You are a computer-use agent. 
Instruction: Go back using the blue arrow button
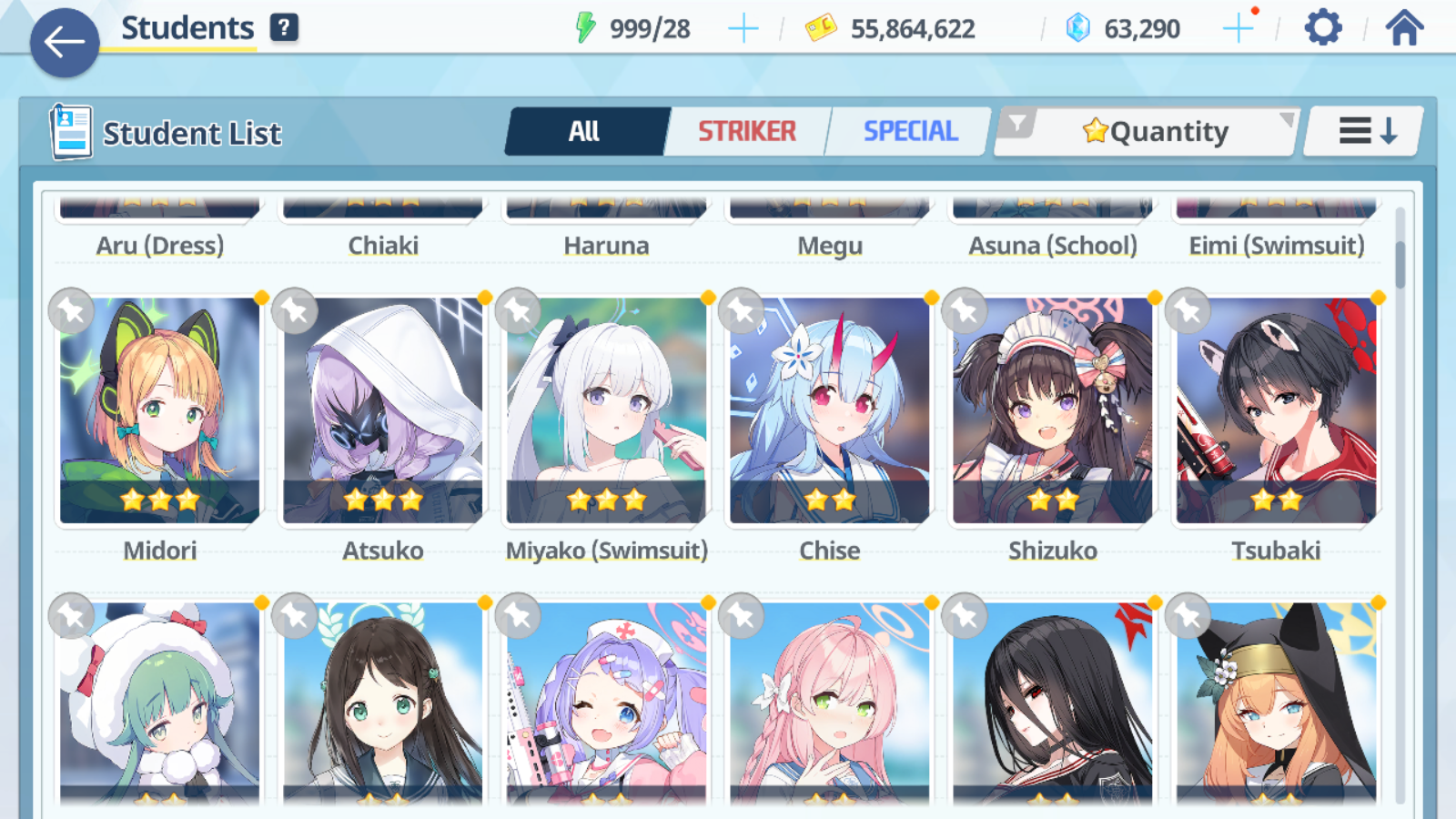point(64,41)
